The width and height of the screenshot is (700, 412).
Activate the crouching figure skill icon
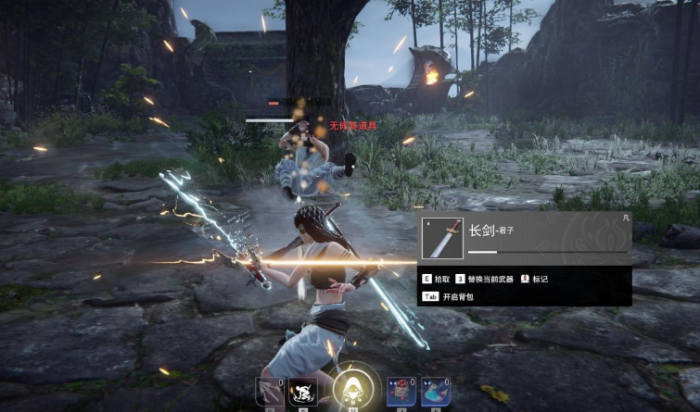click(301, 392)
